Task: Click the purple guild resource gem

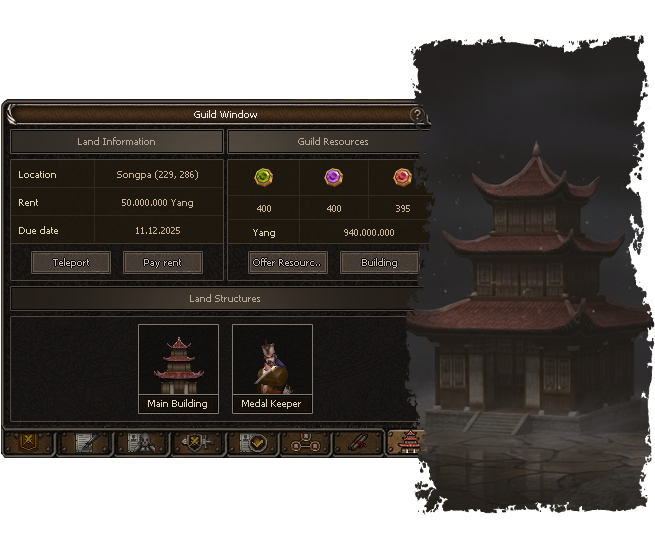Action: pos(333,178)
